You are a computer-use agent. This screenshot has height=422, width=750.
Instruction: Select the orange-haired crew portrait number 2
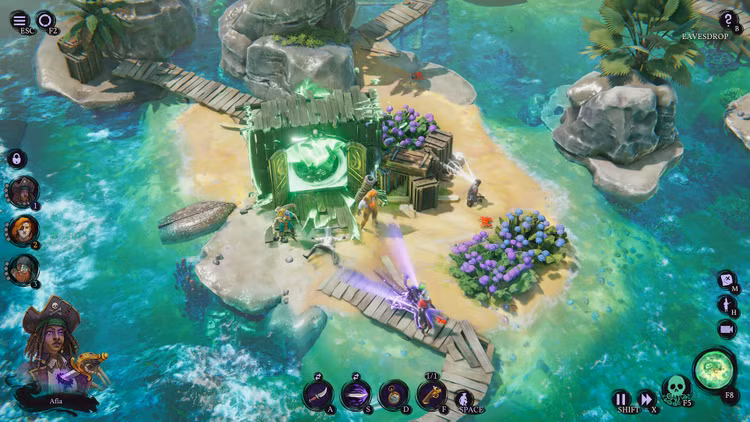click(x=22, y=230)
